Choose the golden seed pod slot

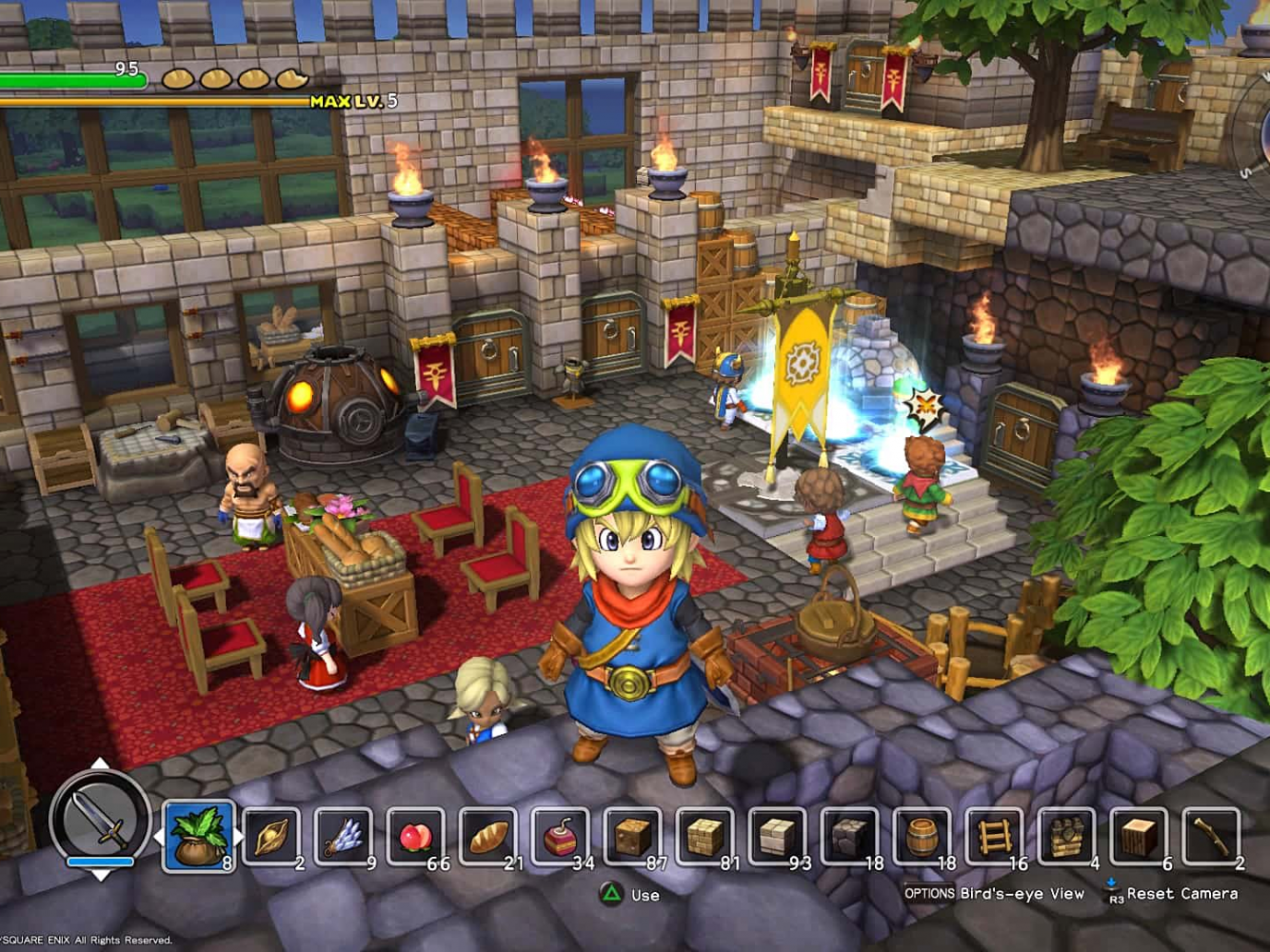tap(271, 837)
